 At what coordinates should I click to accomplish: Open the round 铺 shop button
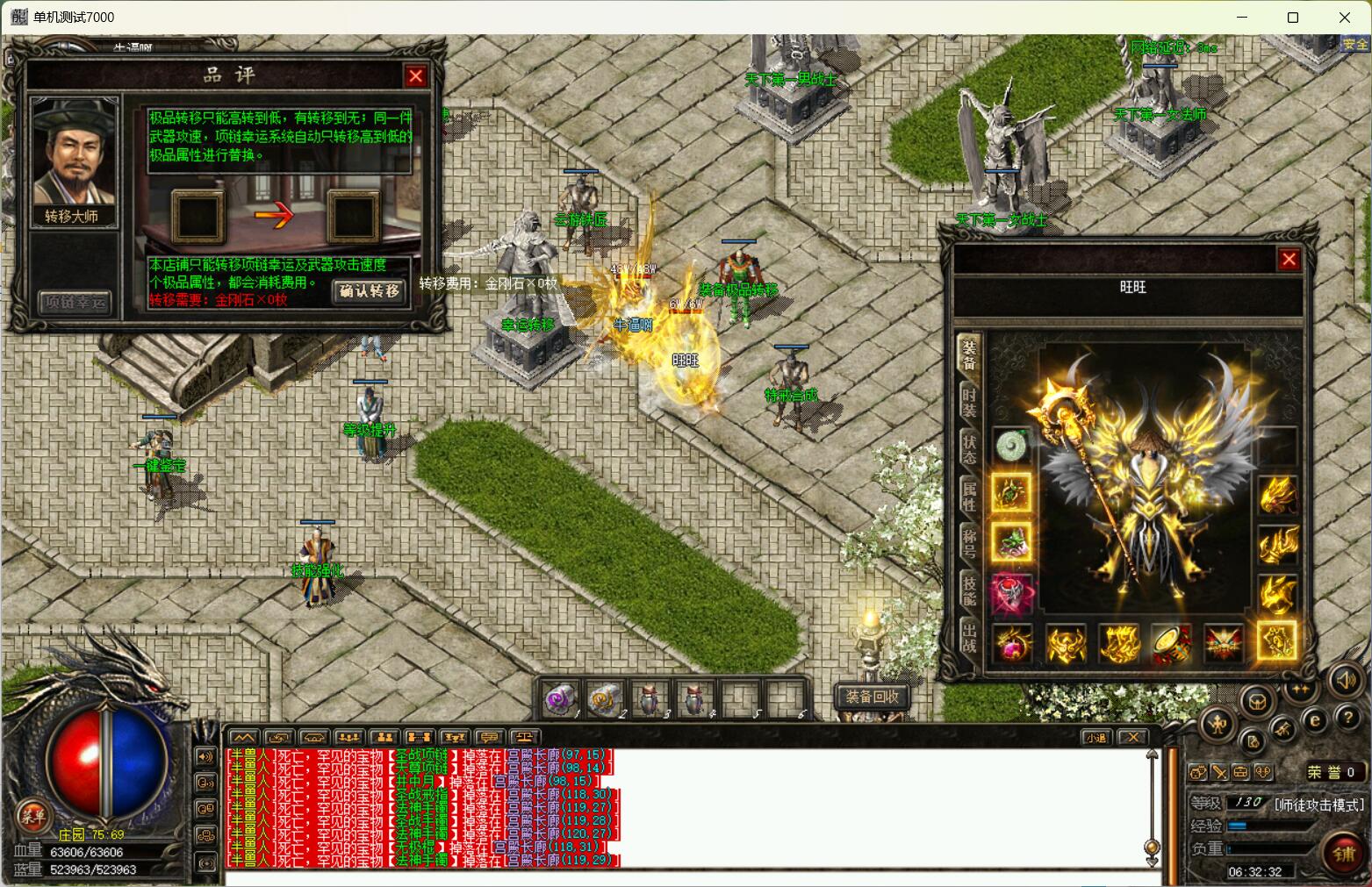(x=1343, y=854)
